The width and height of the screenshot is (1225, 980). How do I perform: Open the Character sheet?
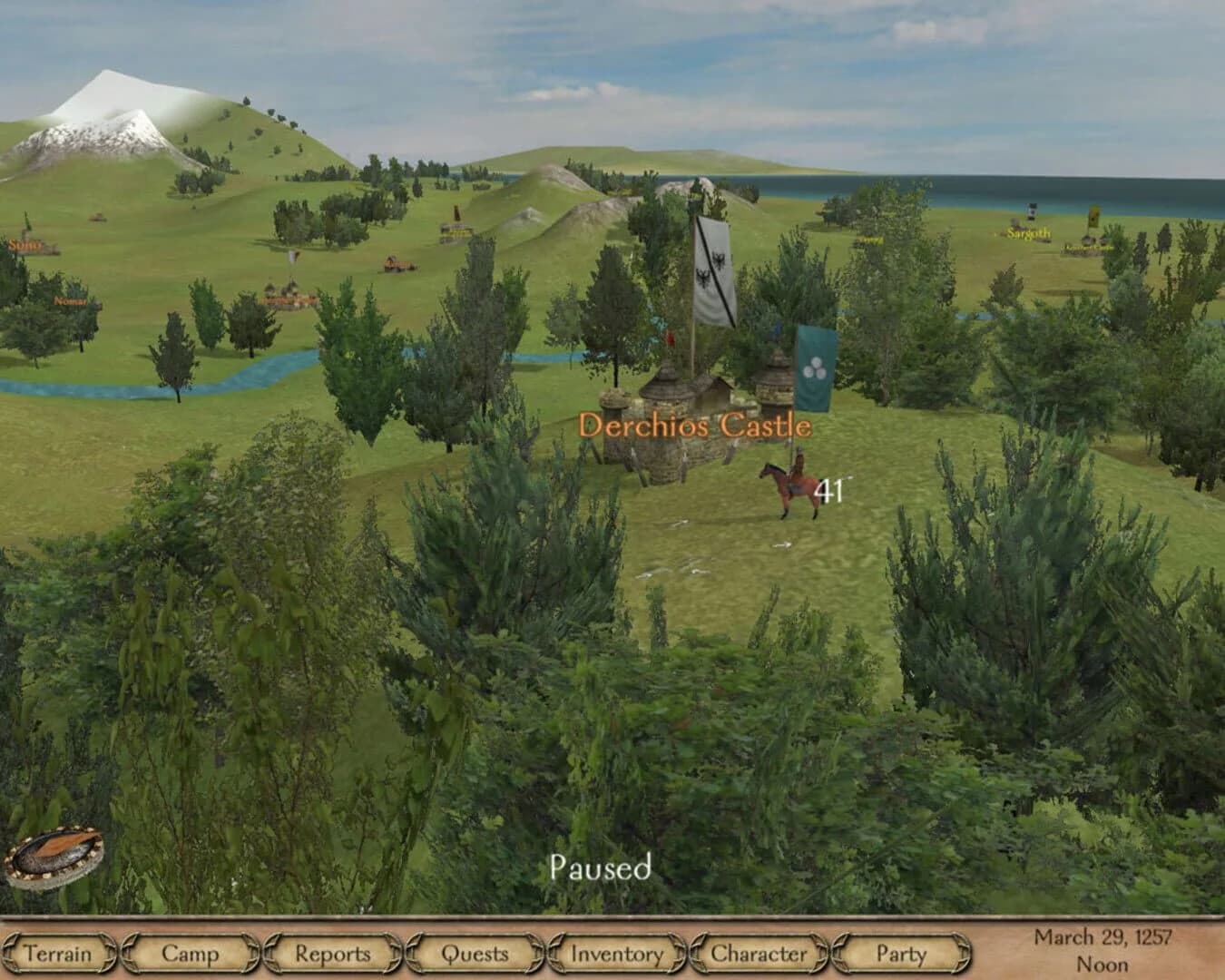(758, 954)
